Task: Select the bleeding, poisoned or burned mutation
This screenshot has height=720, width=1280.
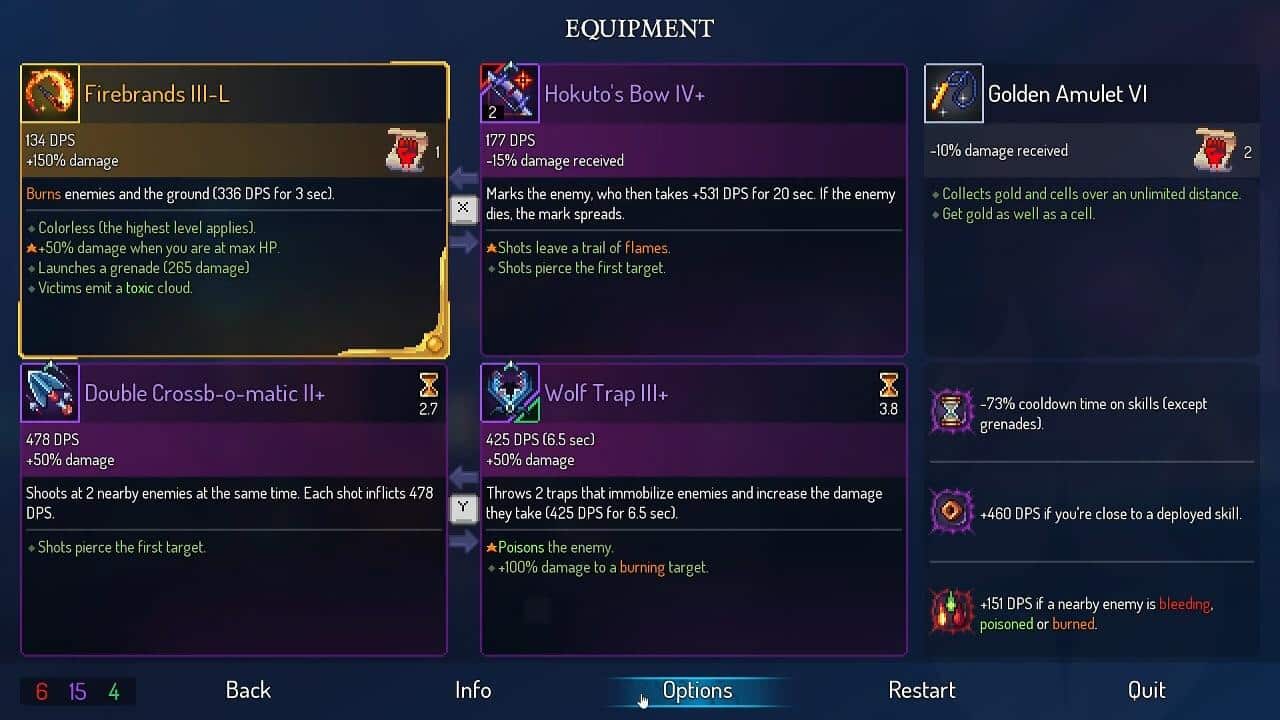Action: coord(1091,613)
